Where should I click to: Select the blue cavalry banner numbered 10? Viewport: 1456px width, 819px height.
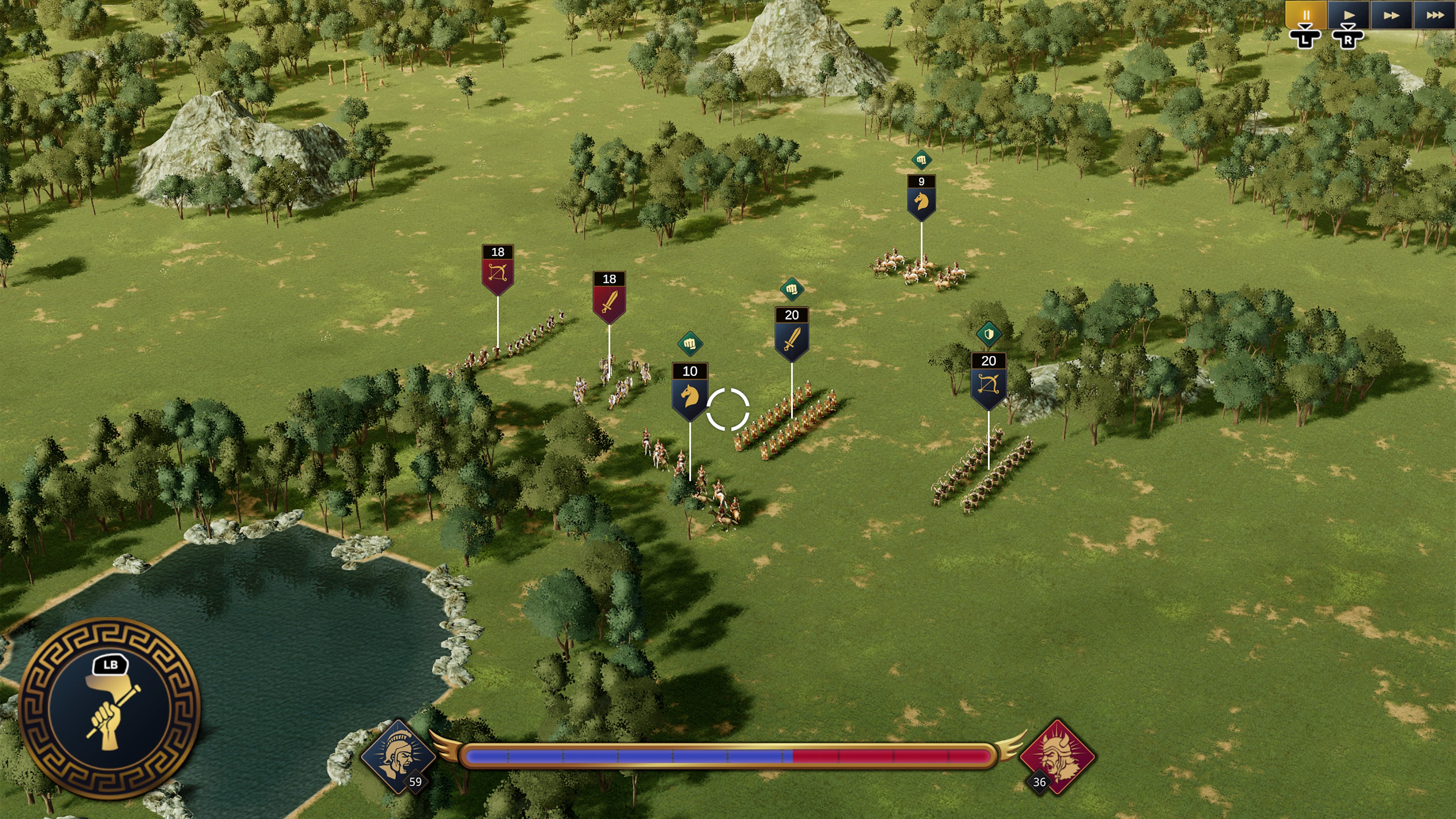(x=690, y=391)
